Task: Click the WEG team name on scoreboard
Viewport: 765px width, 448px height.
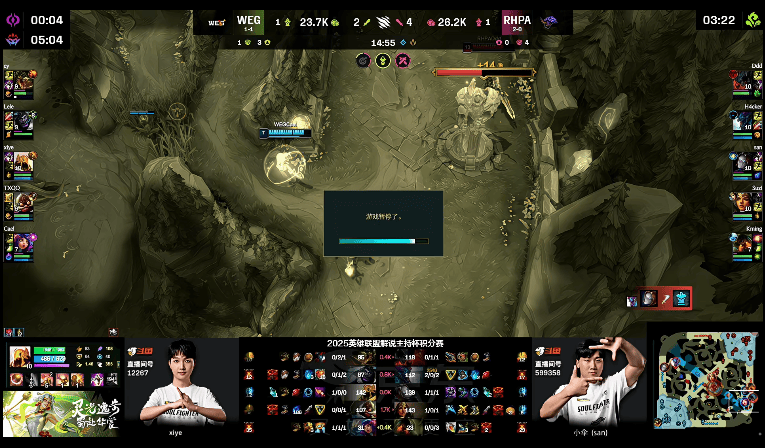Action: (248, 19)
